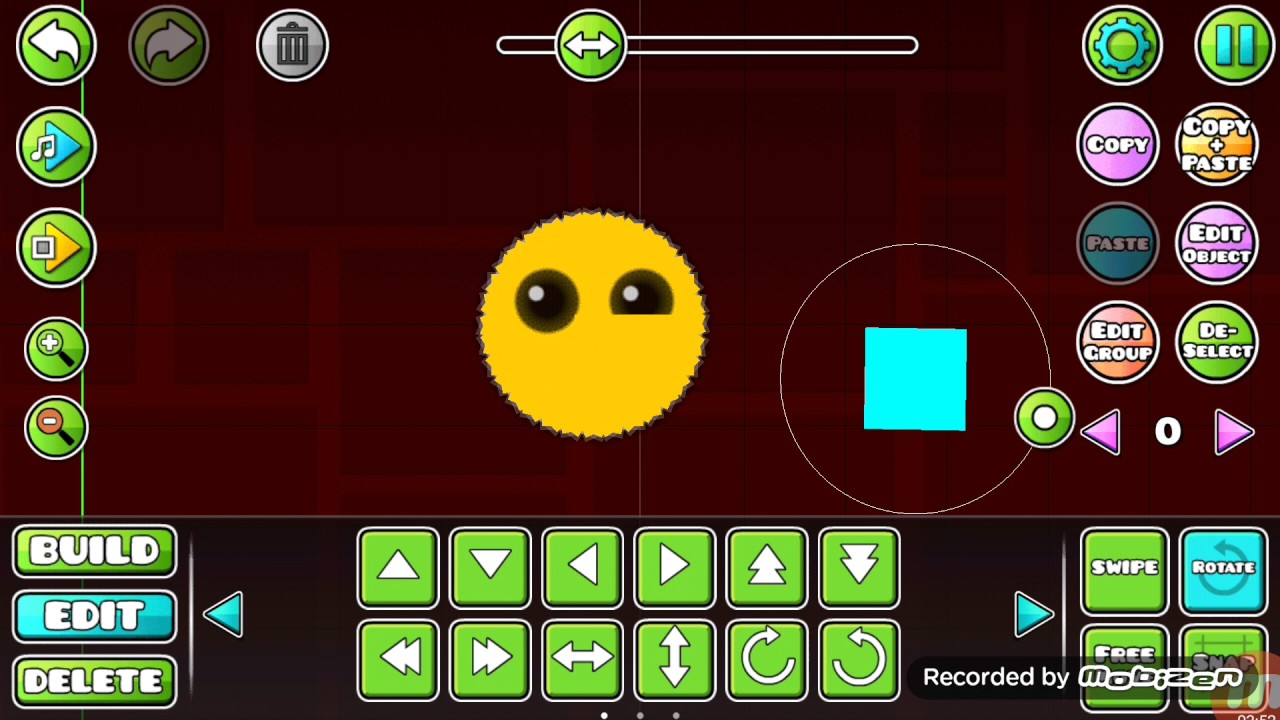Advance to the next edit page arrow
The width and height of the screenshot is (1280, 720).
tap(1035, 614)
